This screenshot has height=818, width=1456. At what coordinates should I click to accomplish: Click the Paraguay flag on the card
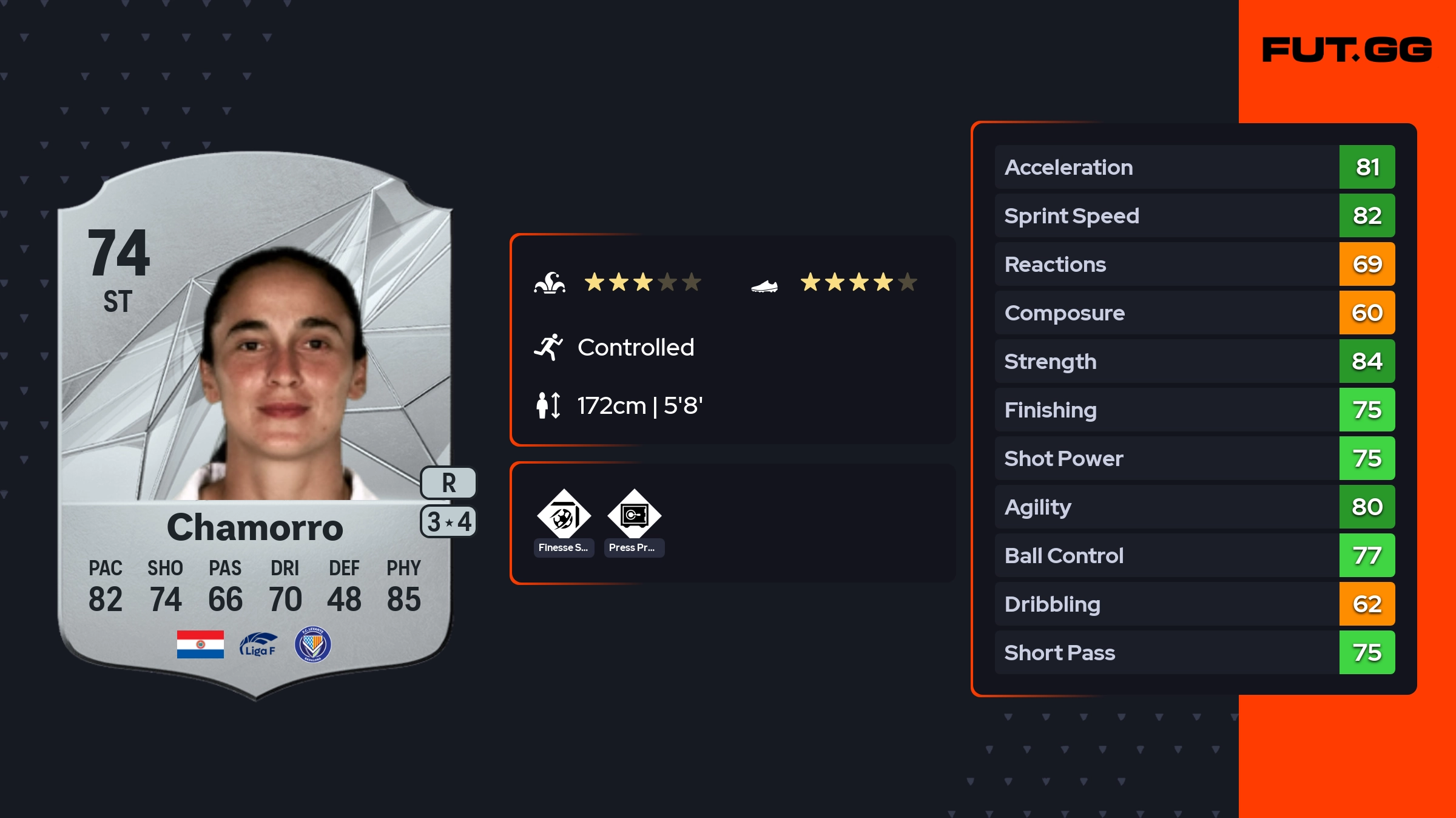(200, 644)
